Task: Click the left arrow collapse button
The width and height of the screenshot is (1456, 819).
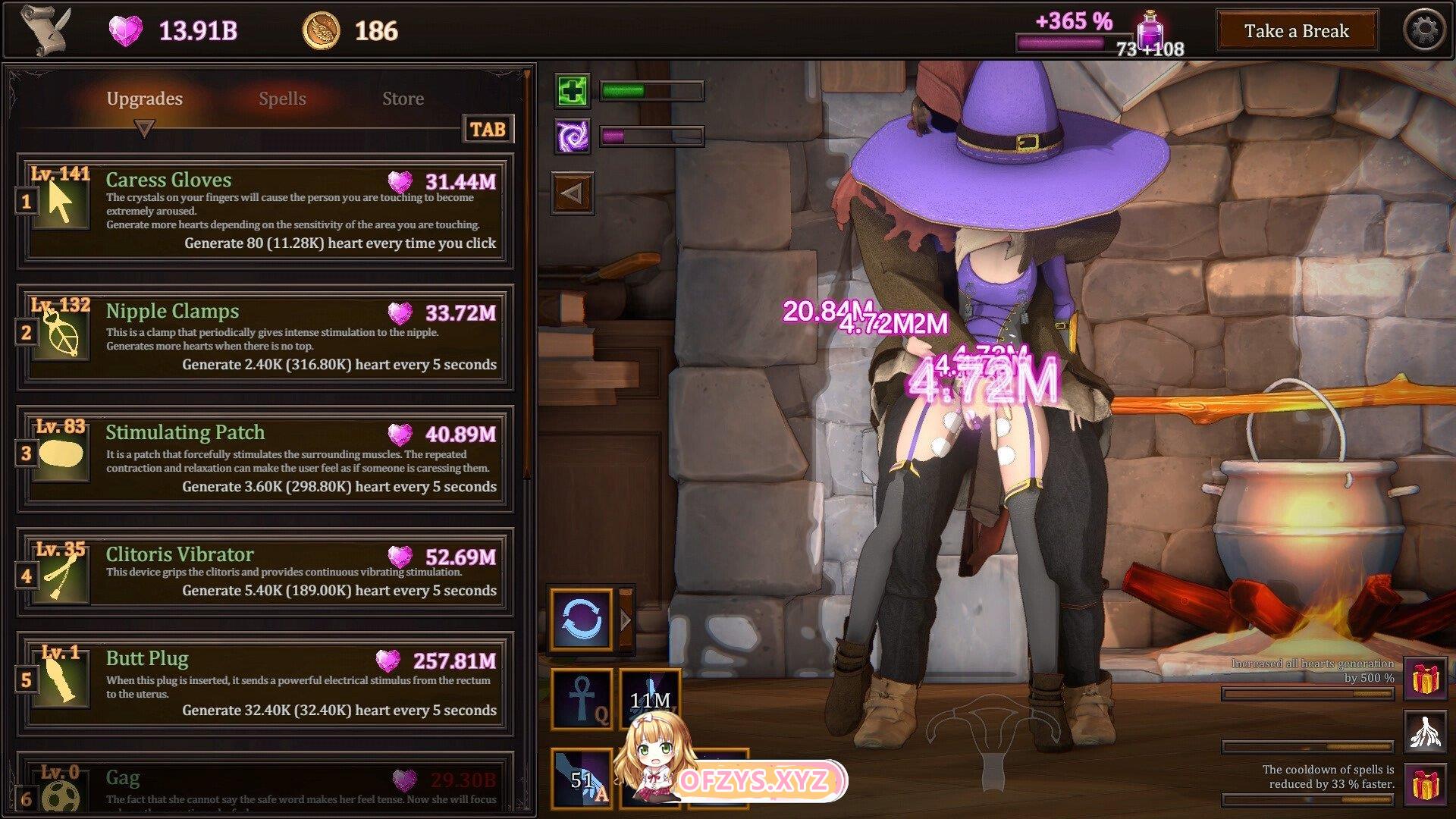Action: click(x=572, y=193)
